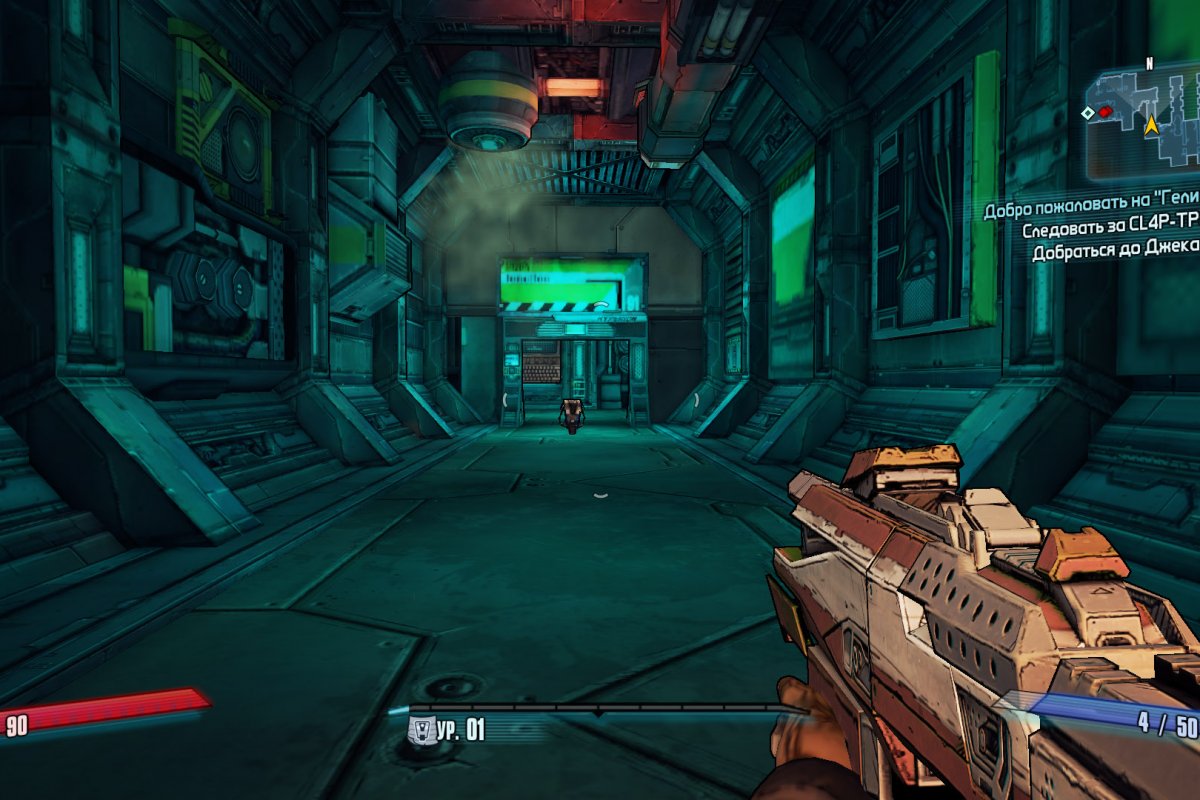The height and width of the screenshot is (800, 1200).
Task: Select the white diamond waypoint on the minimap
Action: (1087, 113)
